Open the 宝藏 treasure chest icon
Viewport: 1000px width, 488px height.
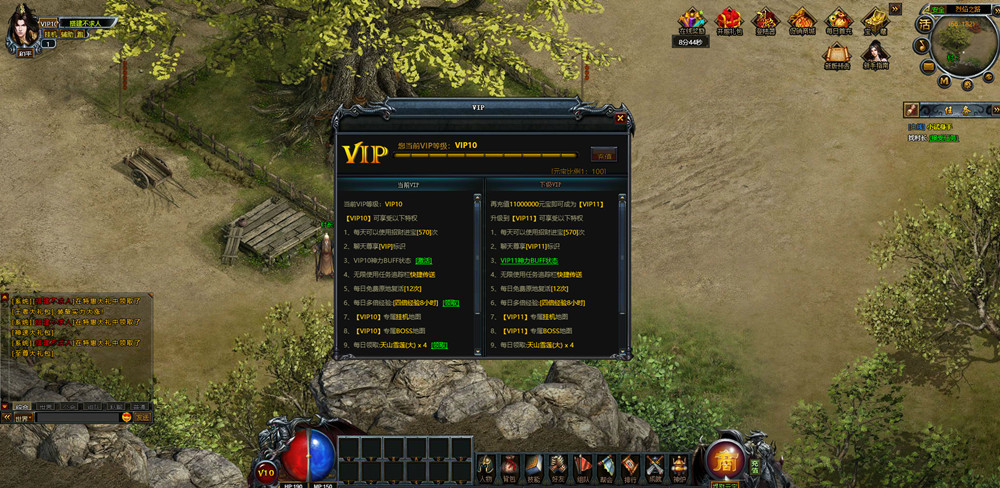pos(876,20)
